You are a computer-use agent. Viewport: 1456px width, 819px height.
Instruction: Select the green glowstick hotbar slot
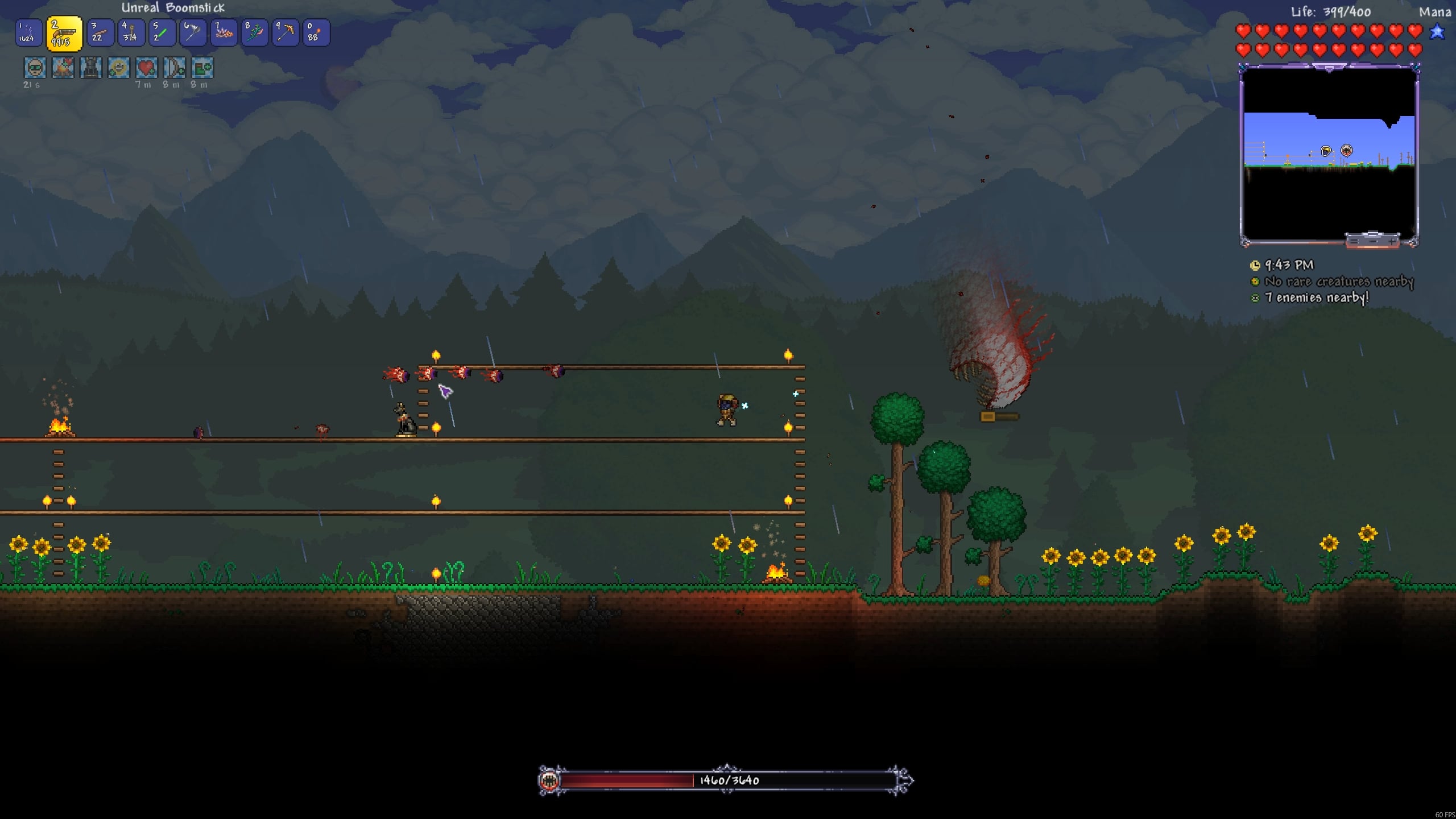tap(162, 33)
